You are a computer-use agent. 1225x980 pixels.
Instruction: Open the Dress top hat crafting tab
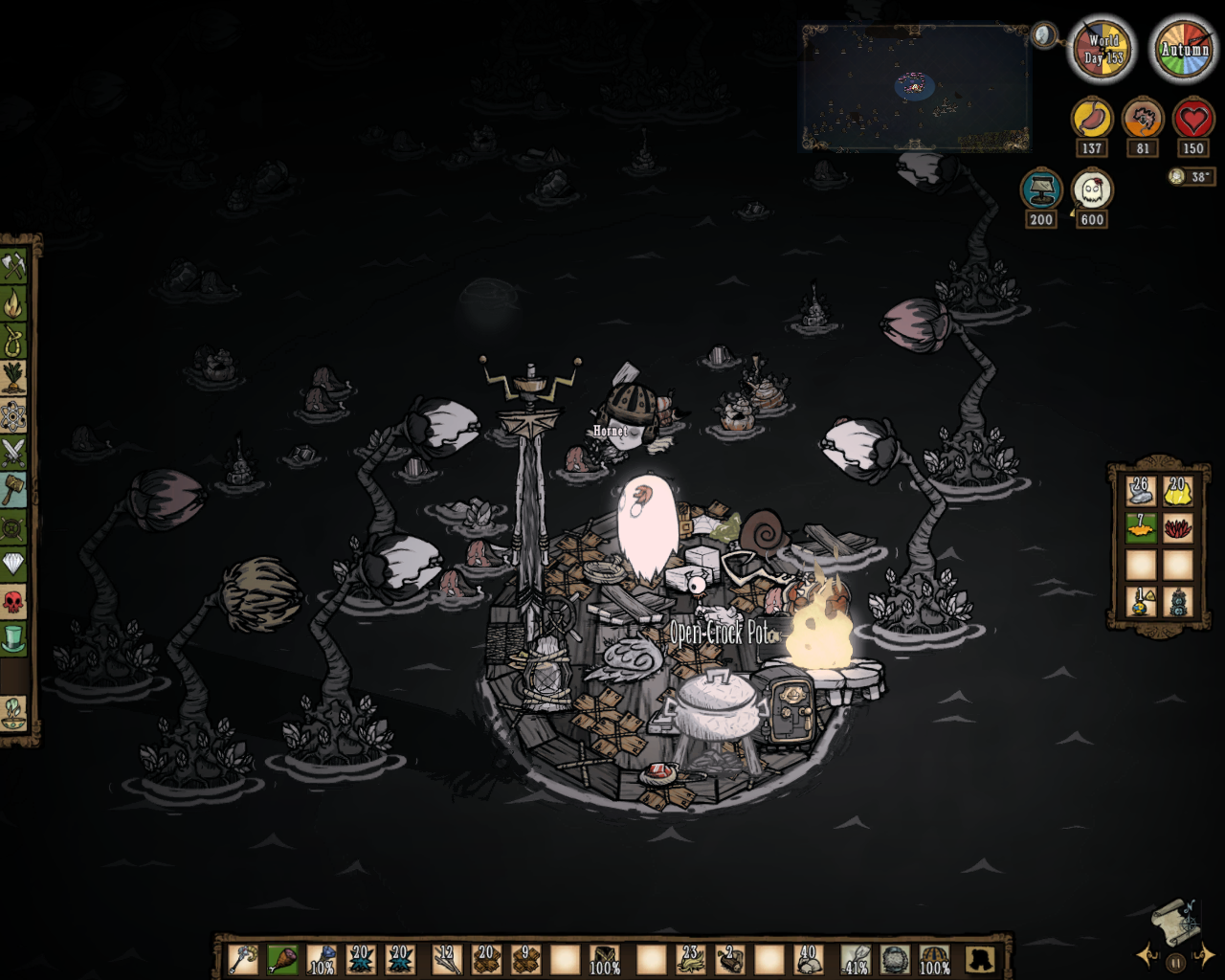[x=13, y=638]
